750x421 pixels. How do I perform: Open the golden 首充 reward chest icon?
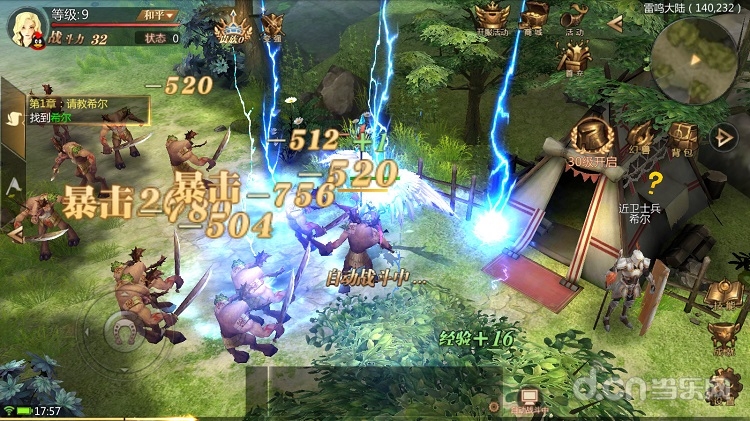(574, 58)
